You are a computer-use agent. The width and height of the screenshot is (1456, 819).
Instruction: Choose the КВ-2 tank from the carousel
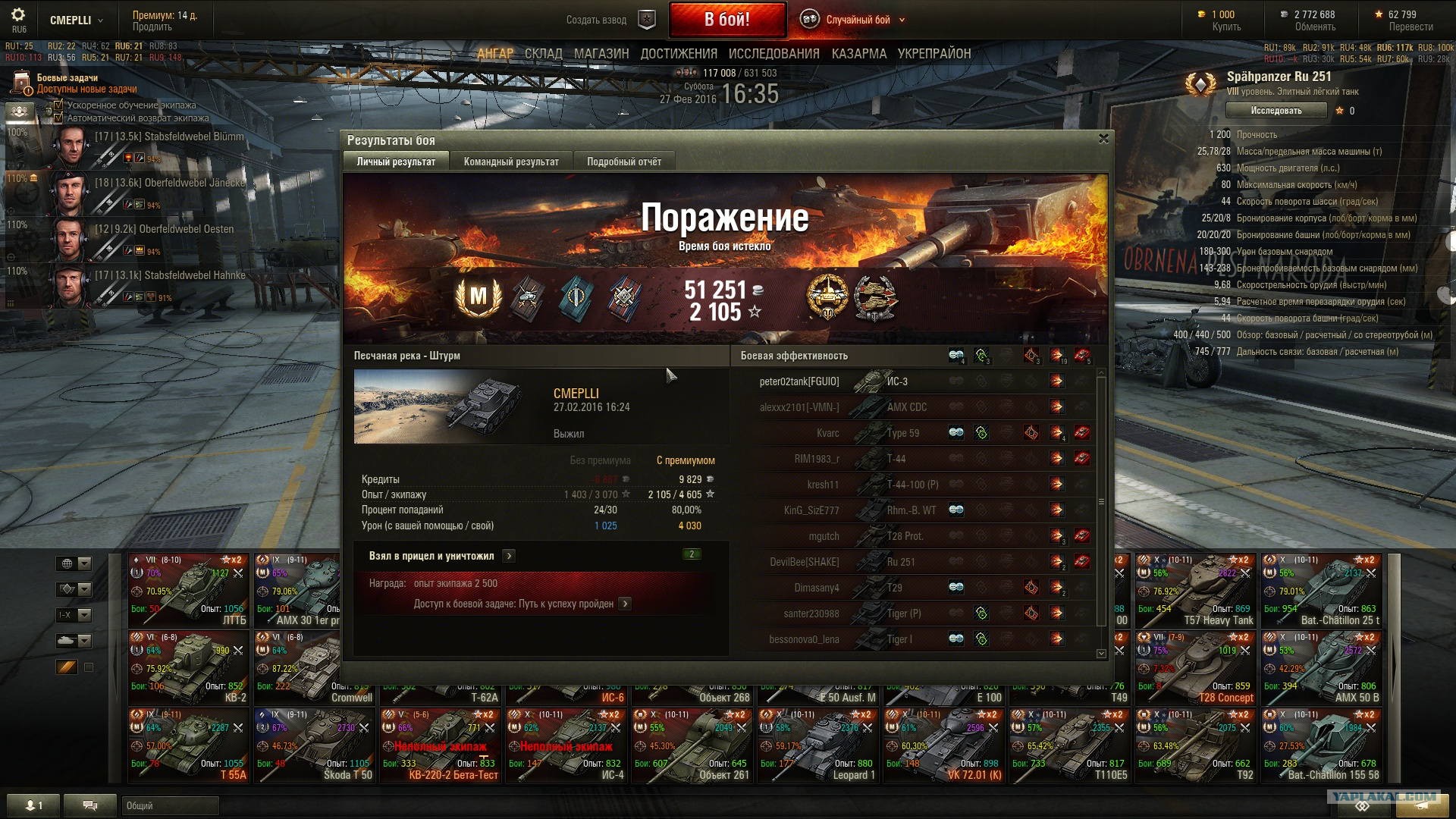coord(188,667)
